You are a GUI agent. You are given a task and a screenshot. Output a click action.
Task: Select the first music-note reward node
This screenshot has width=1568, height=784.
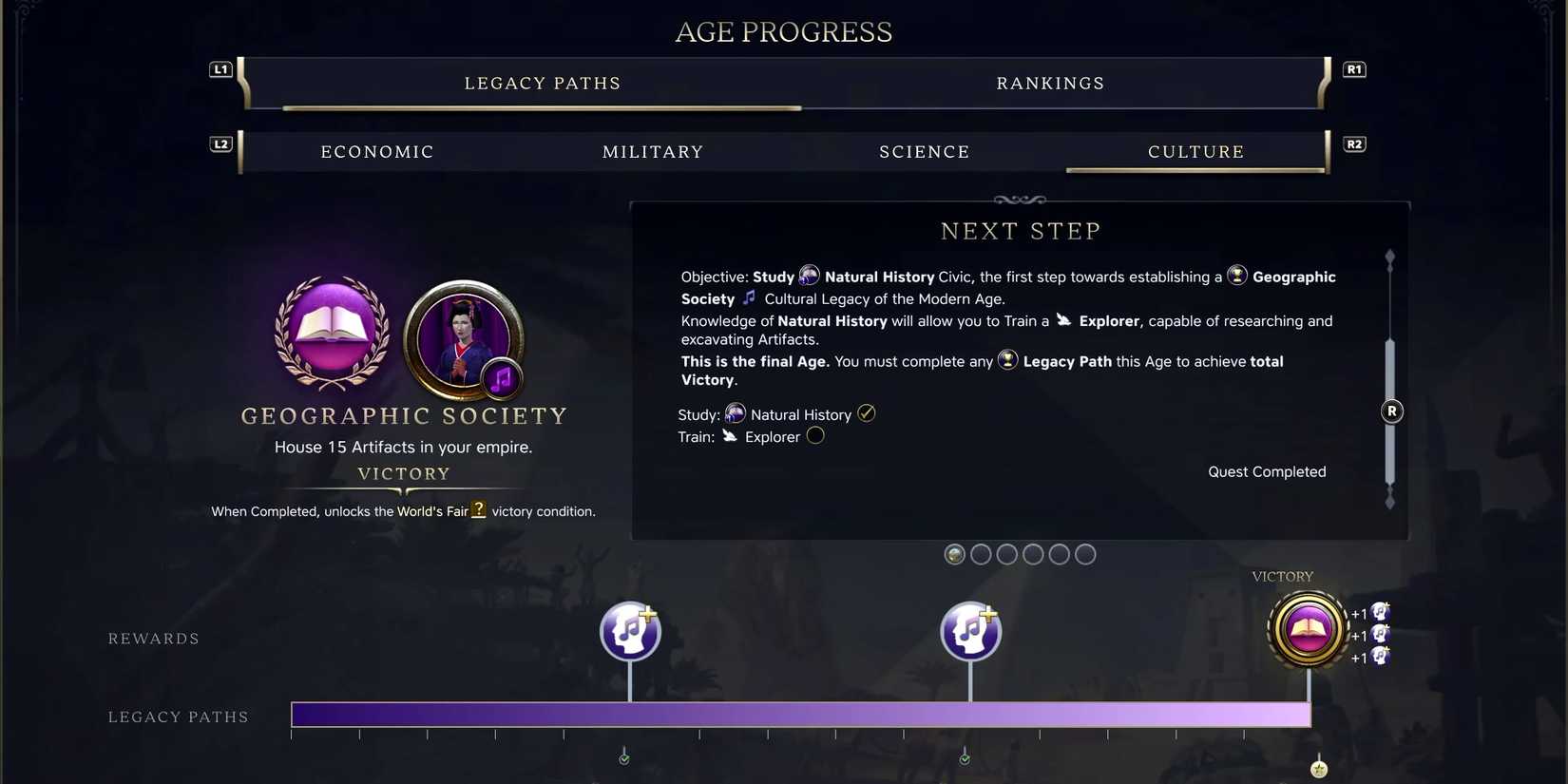(x=630, y=630)
